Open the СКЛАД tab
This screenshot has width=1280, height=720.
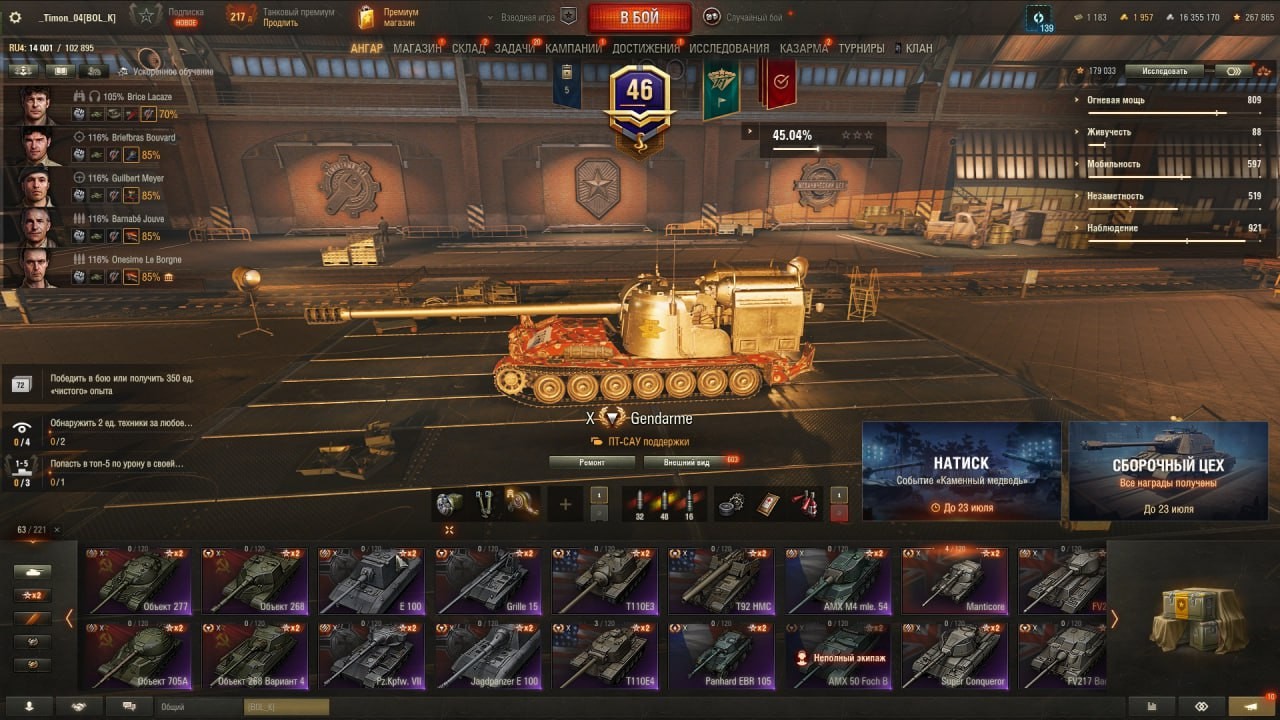(x=468, y=48)
